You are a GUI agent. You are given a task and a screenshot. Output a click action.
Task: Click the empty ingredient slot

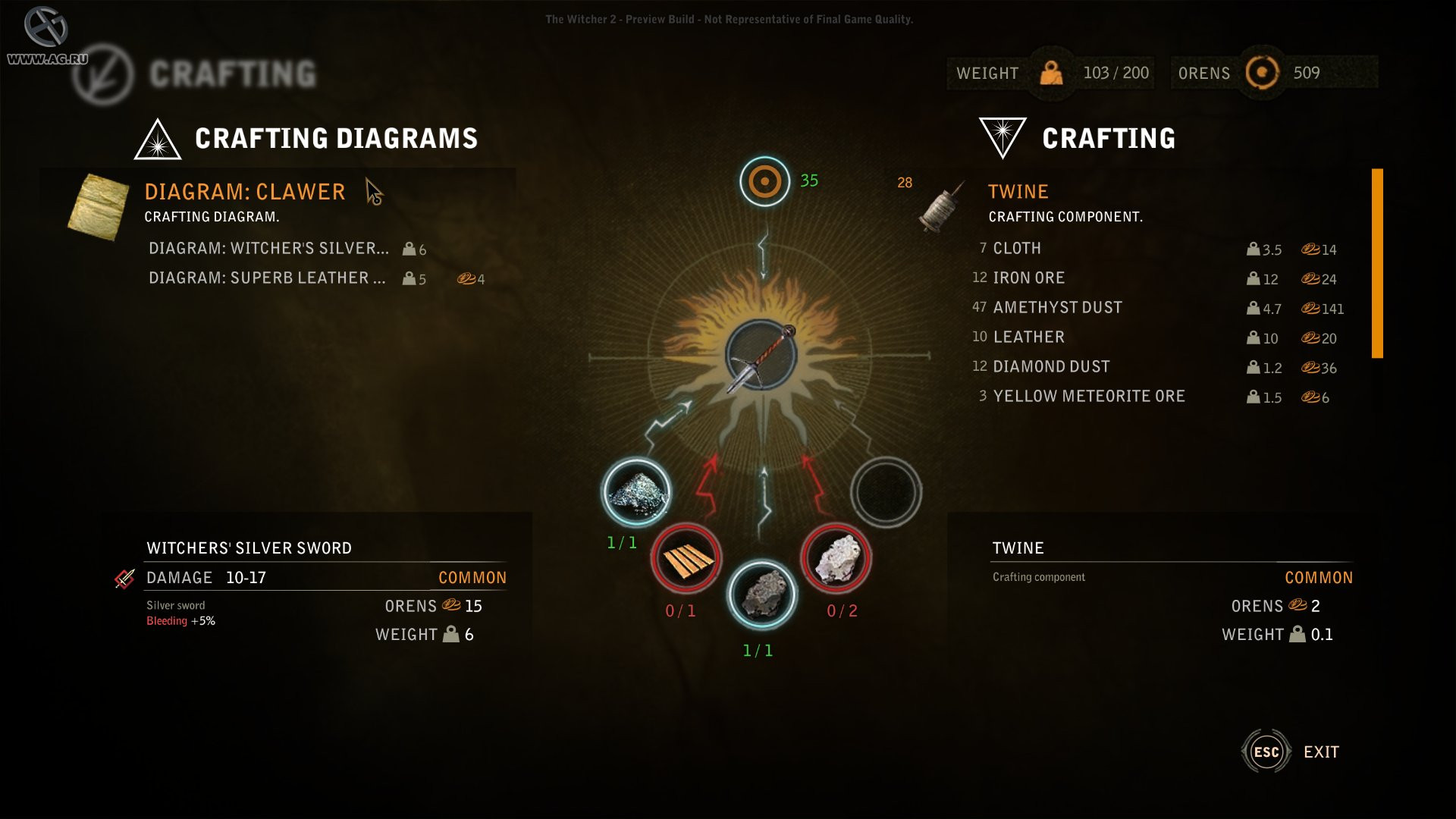pyautogui.click(x=886, y=492)
